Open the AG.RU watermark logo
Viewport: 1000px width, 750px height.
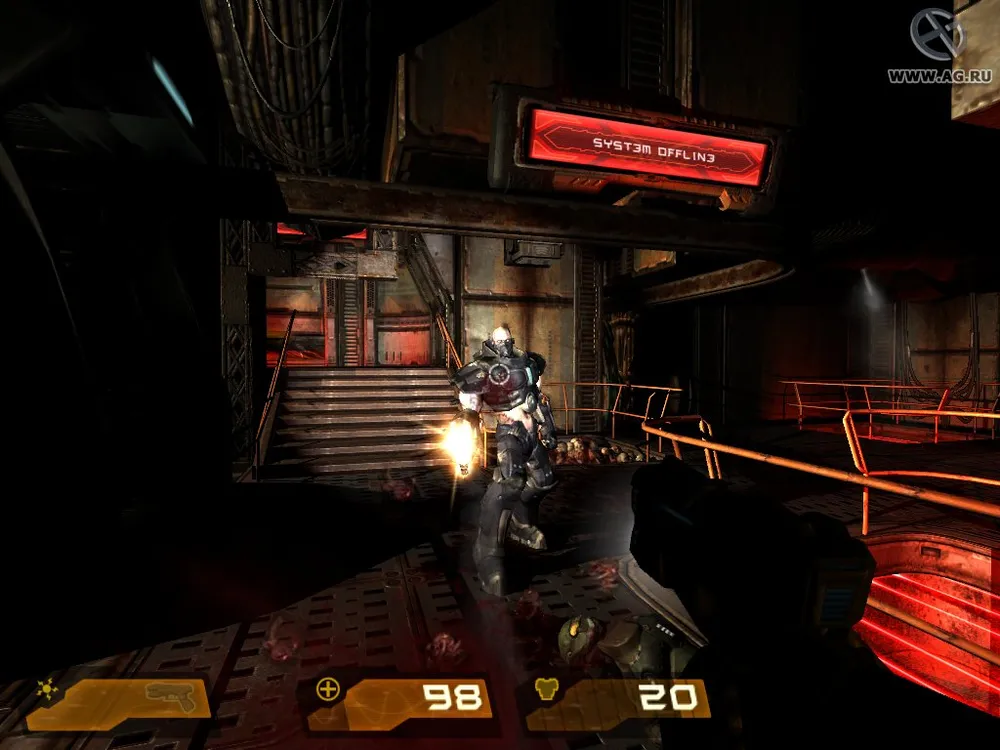(x=937, y=35)
